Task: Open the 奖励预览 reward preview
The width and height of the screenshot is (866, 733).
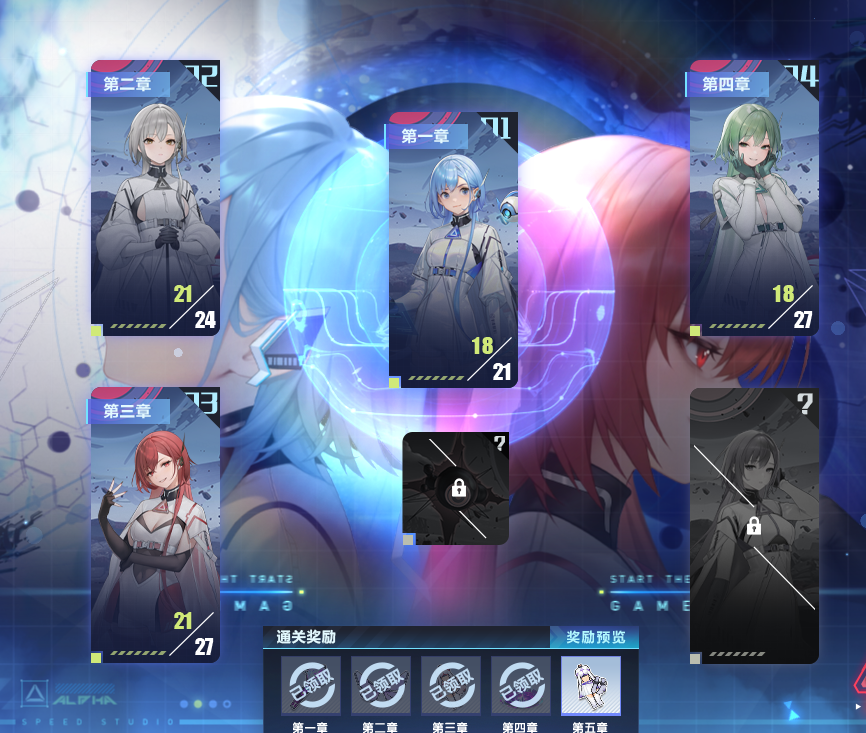Action: [x=595, y=637]
